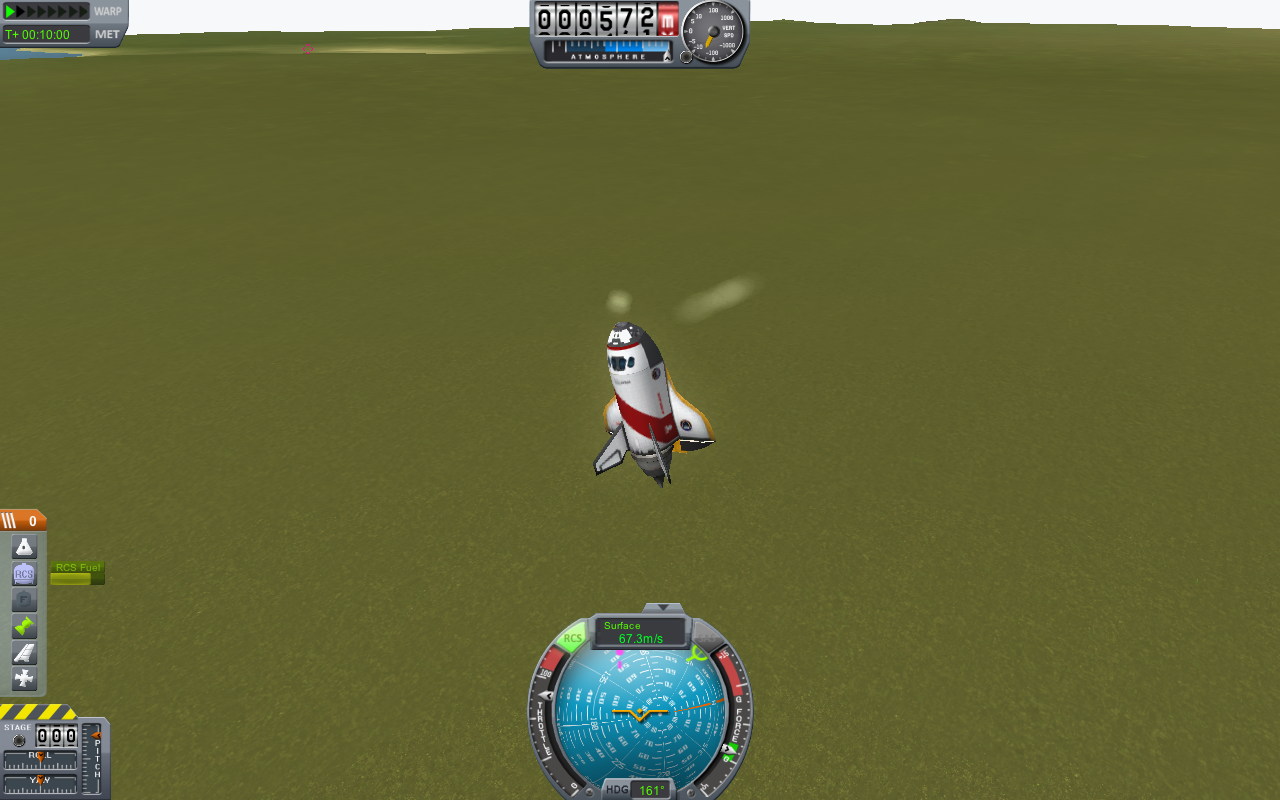
Task: Click the HDG heading readout
Action: point(650,789)
